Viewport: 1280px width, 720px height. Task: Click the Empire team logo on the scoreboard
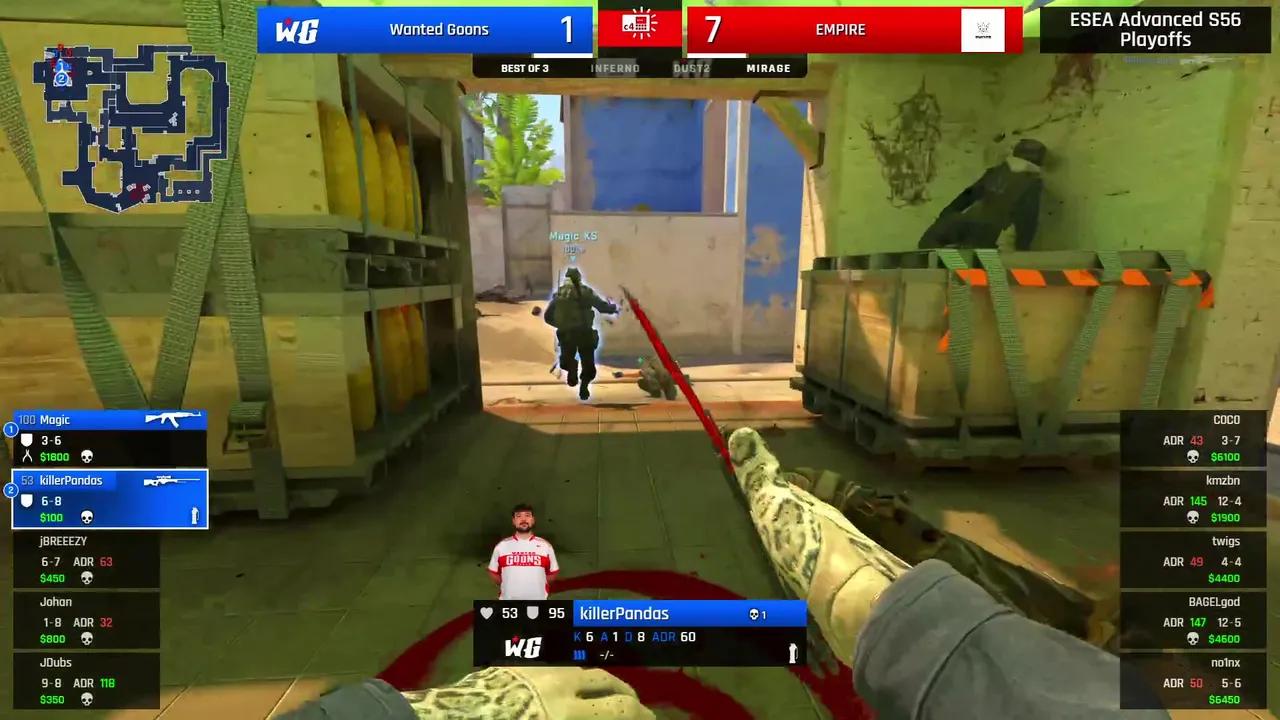(982, 29)
